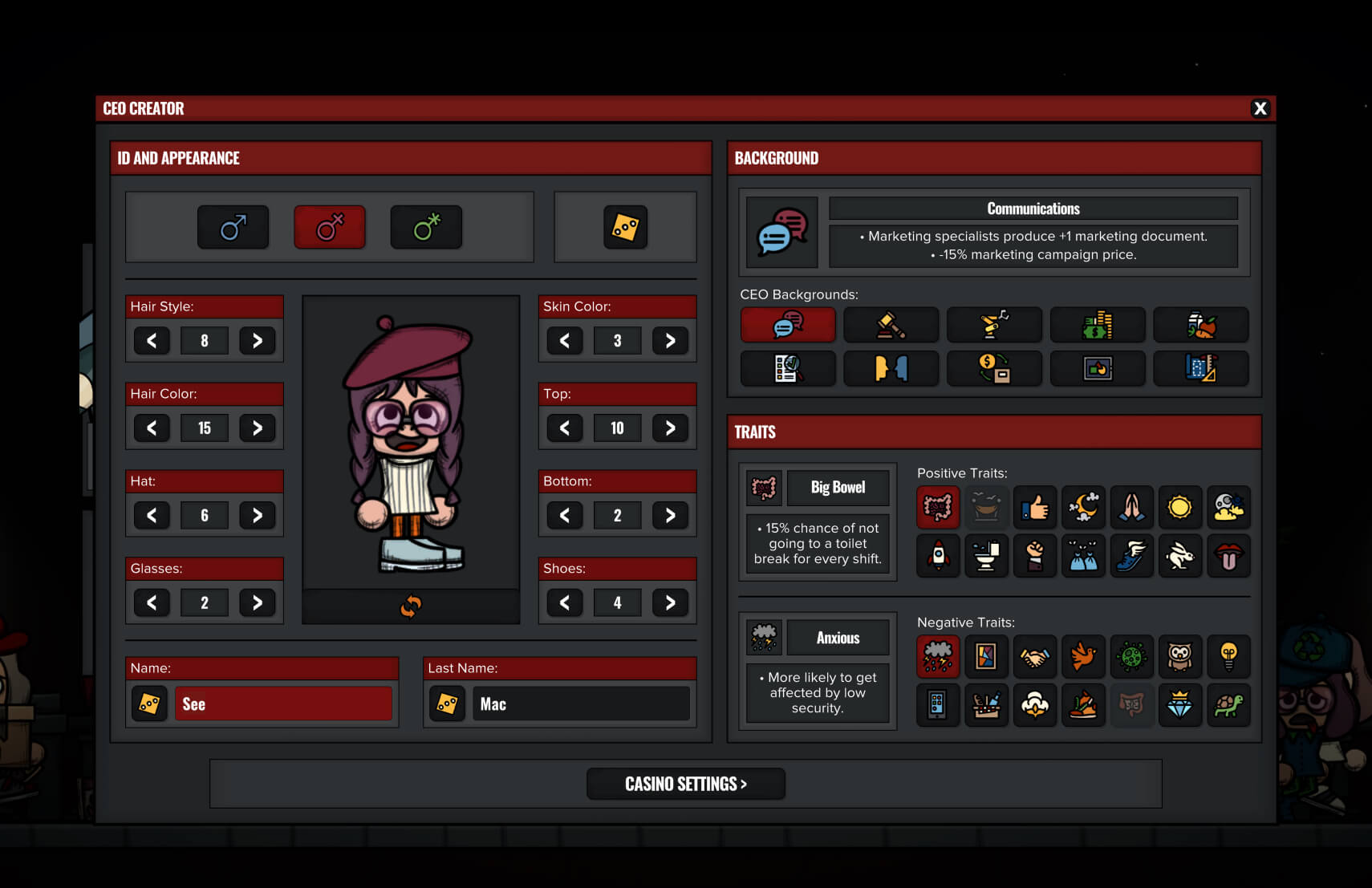
Task: Randomize the first name with its dice
Action: [x=149, y=704]
